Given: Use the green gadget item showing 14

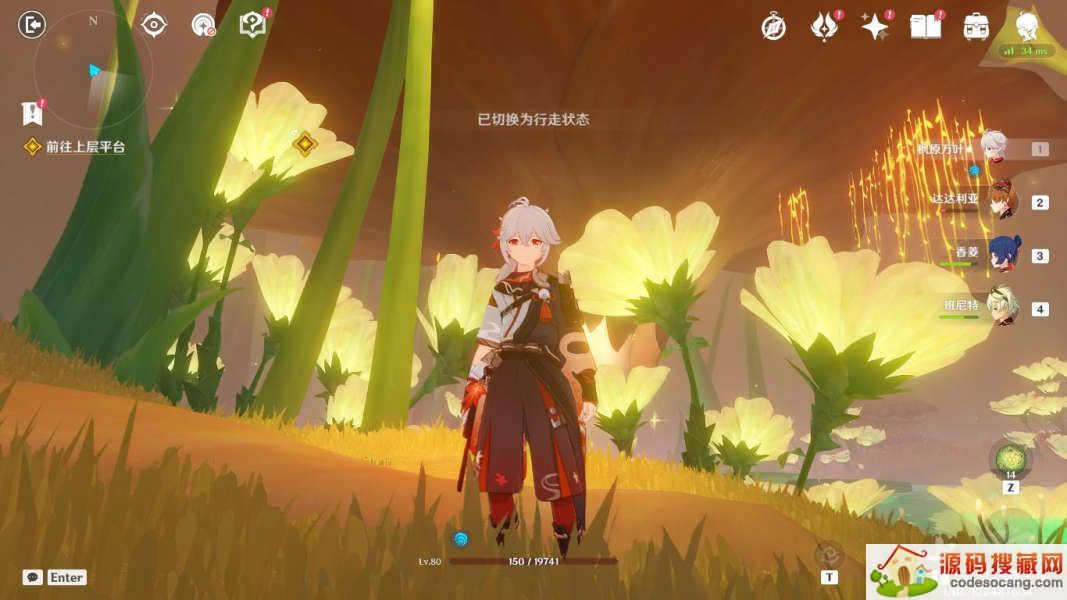Looking at the screenshot, I should [1010, 458].
